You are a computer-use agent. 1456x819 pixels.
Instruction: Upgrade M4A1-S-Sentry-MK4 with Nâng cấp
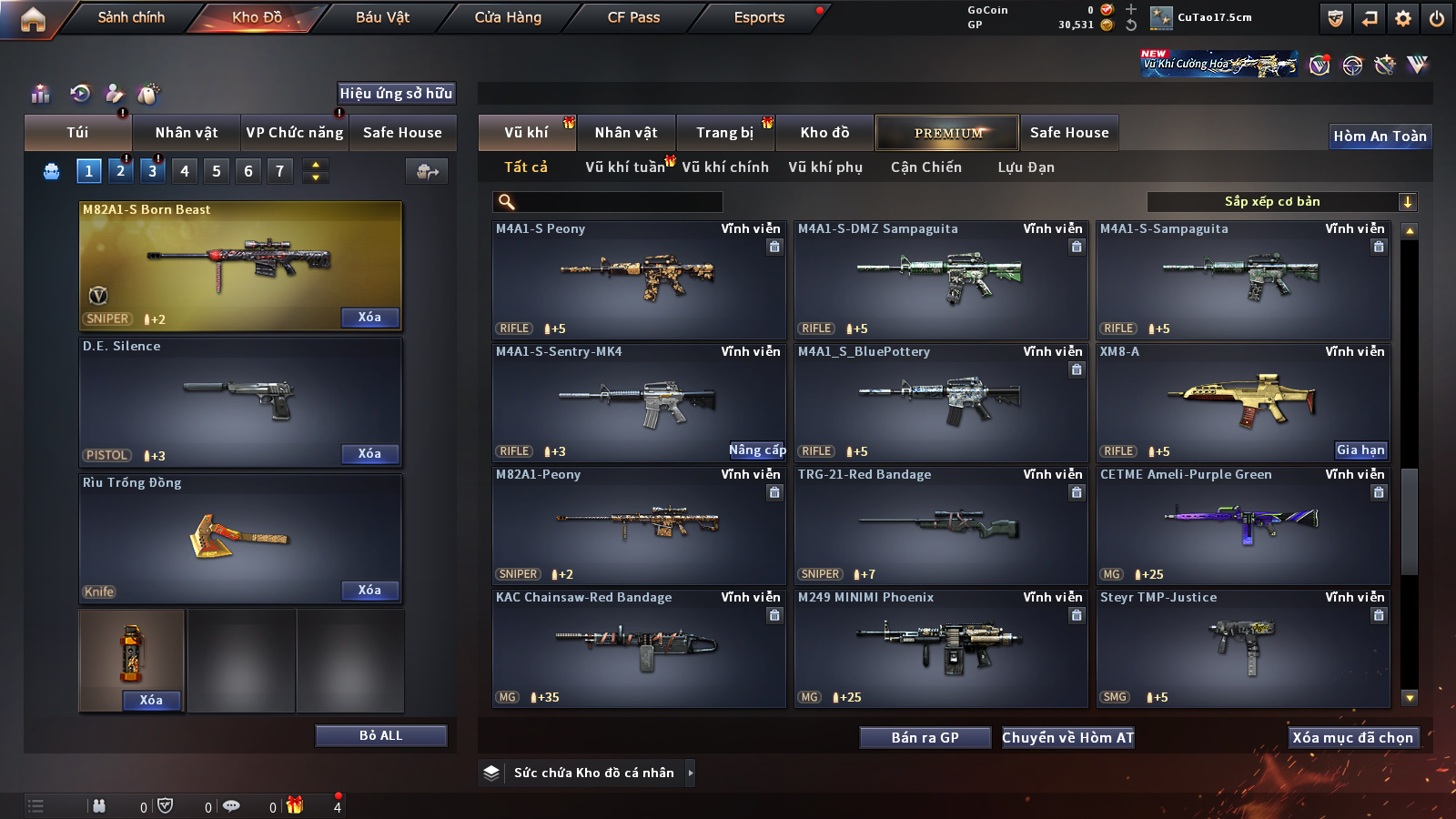click(756, 450)
